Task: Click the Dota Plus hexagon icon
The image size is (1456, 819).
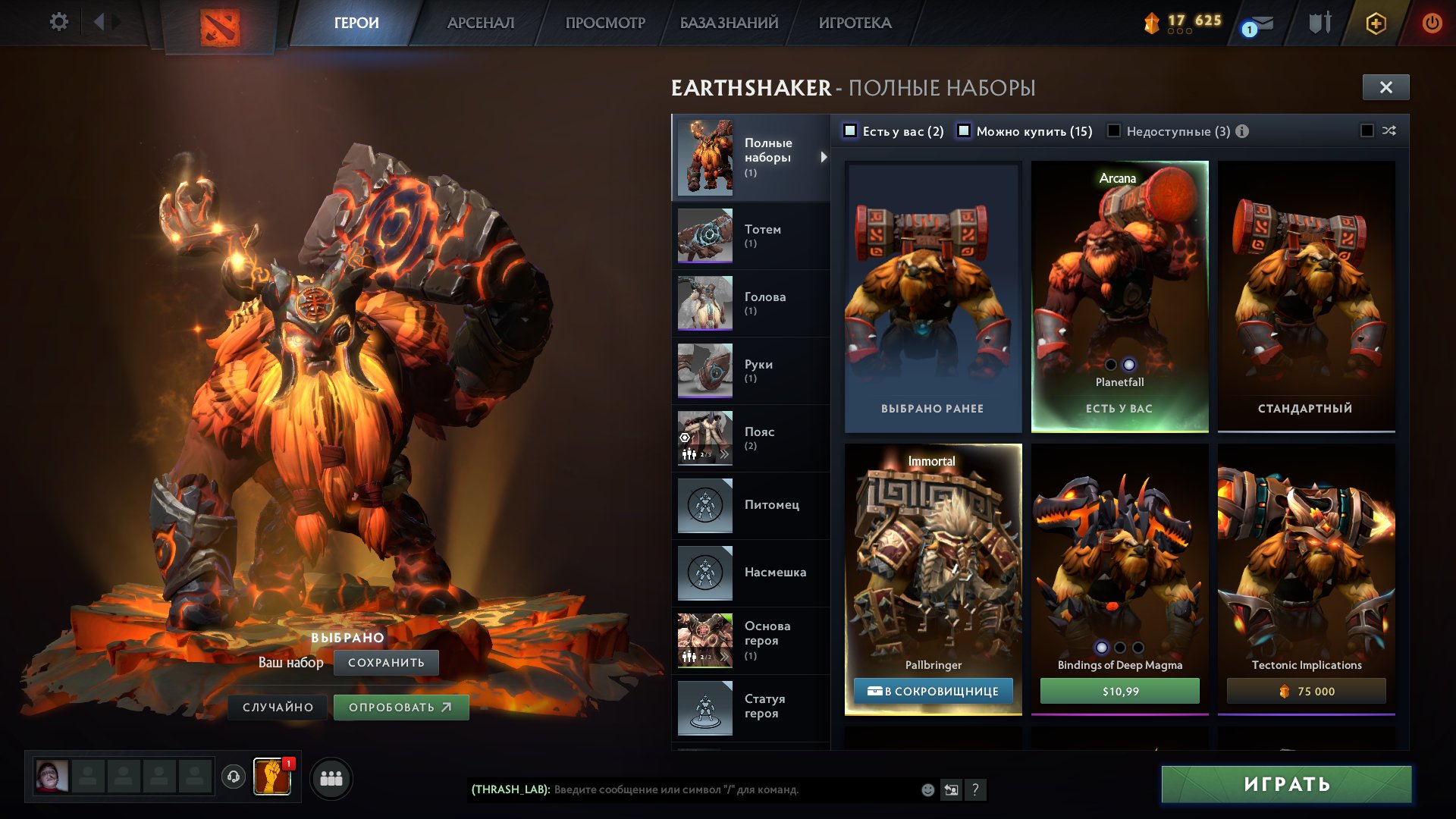Action: (1376, 24)
